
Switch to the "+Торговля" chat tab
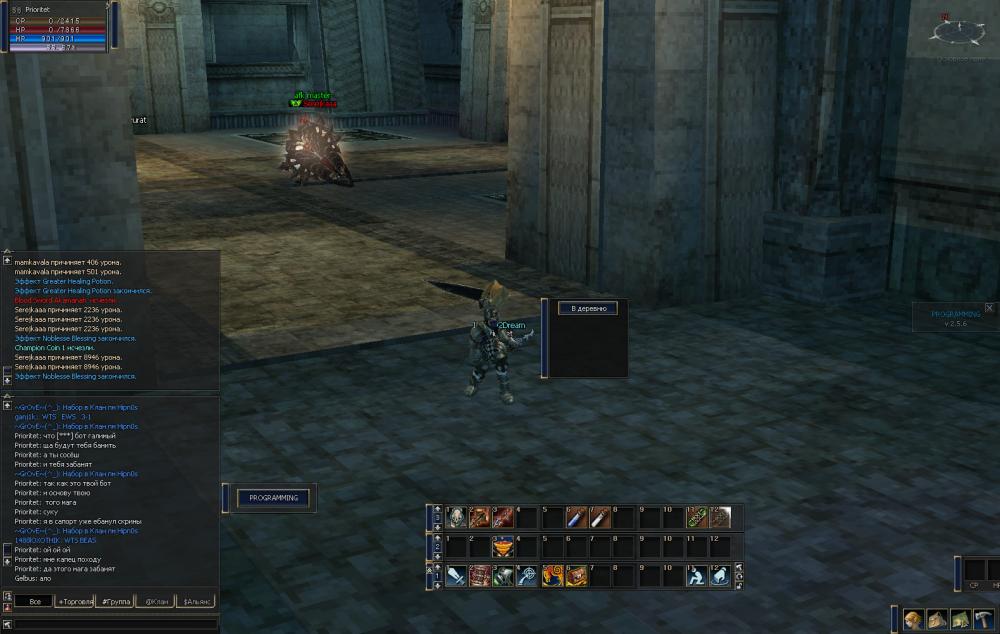click(75, 601)
